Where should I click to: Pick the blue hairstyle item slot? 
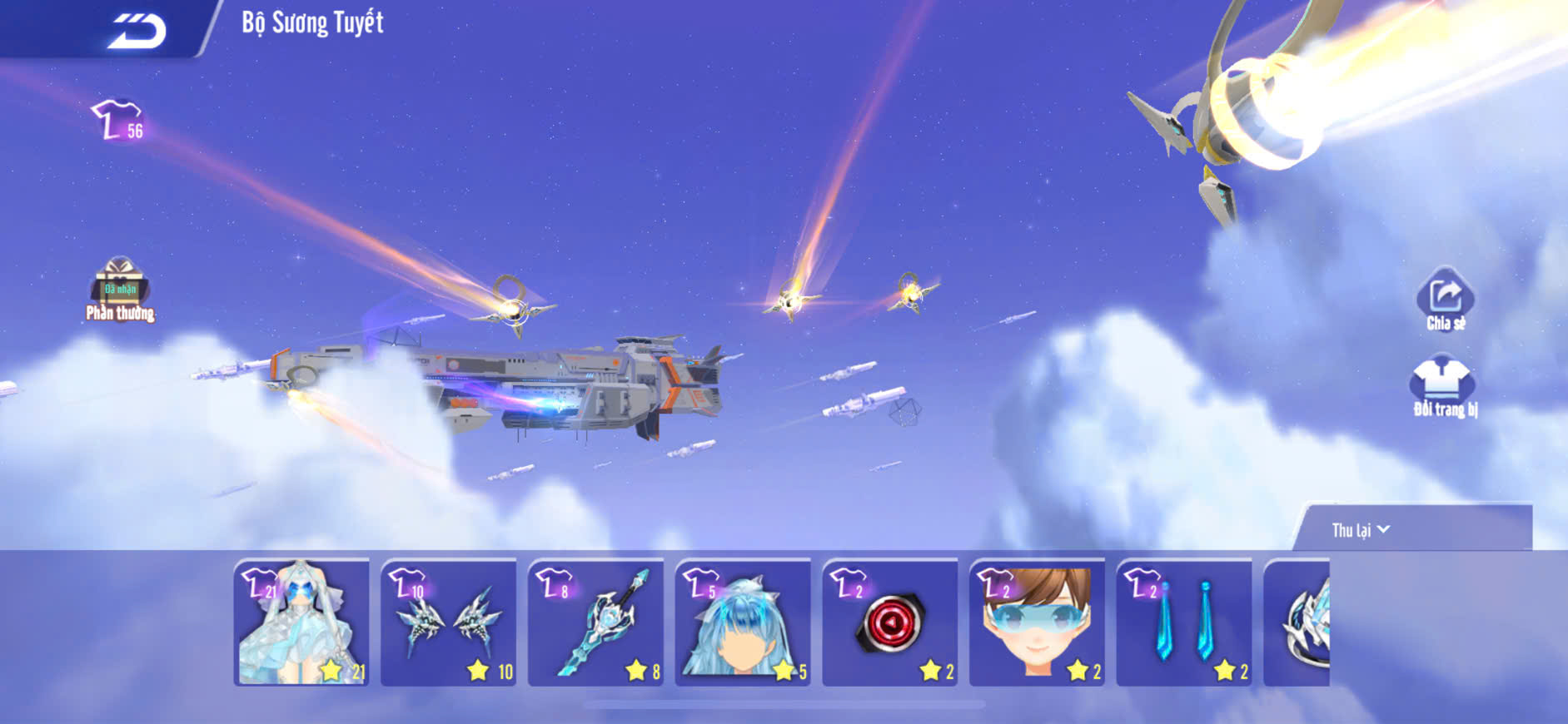(x=743, y=622)
